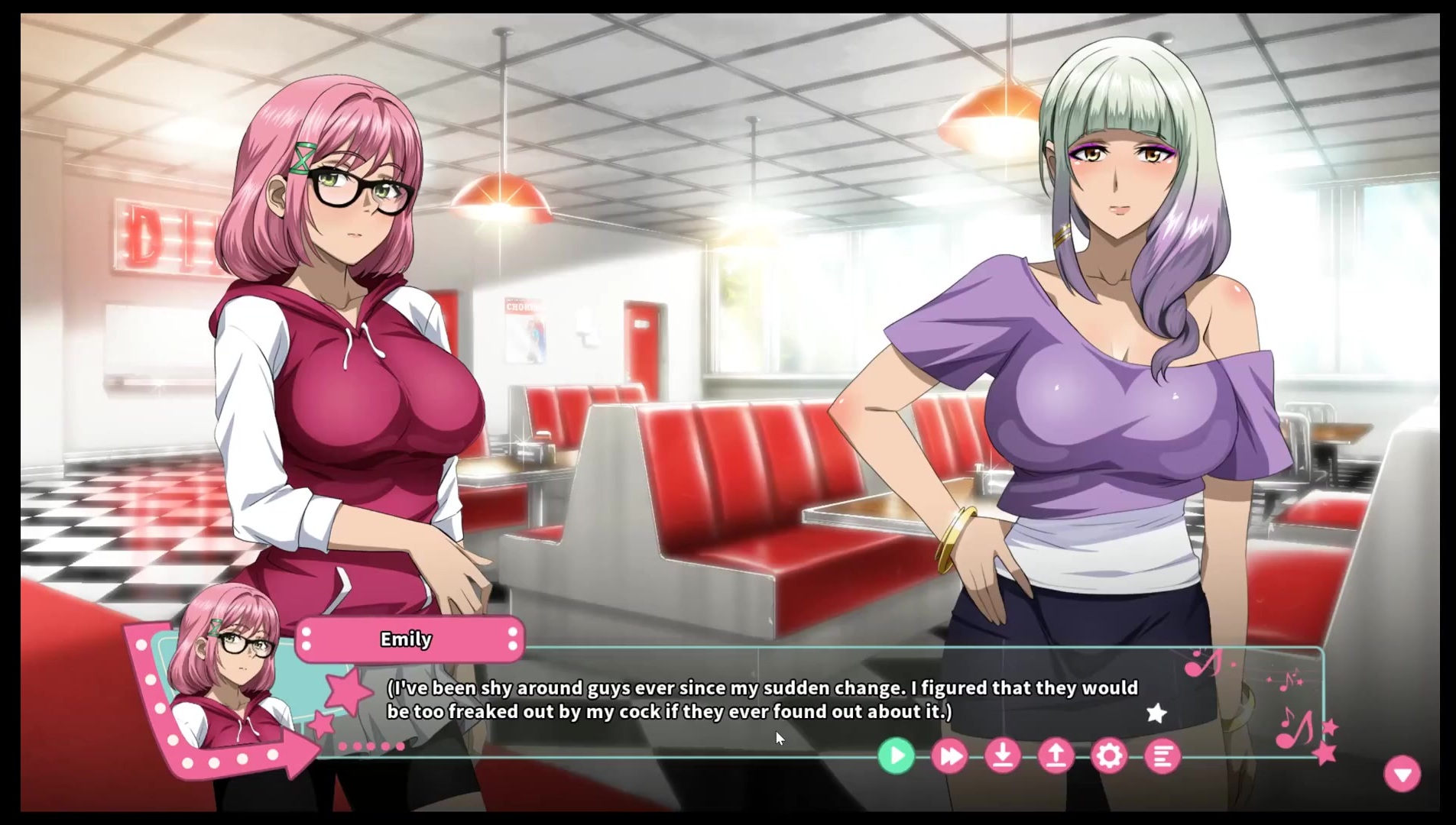Image resolution: width=1456 pixels, height=825 pixels.
Task: Open settings with the gear icon
Action: tap(1109, 756)
